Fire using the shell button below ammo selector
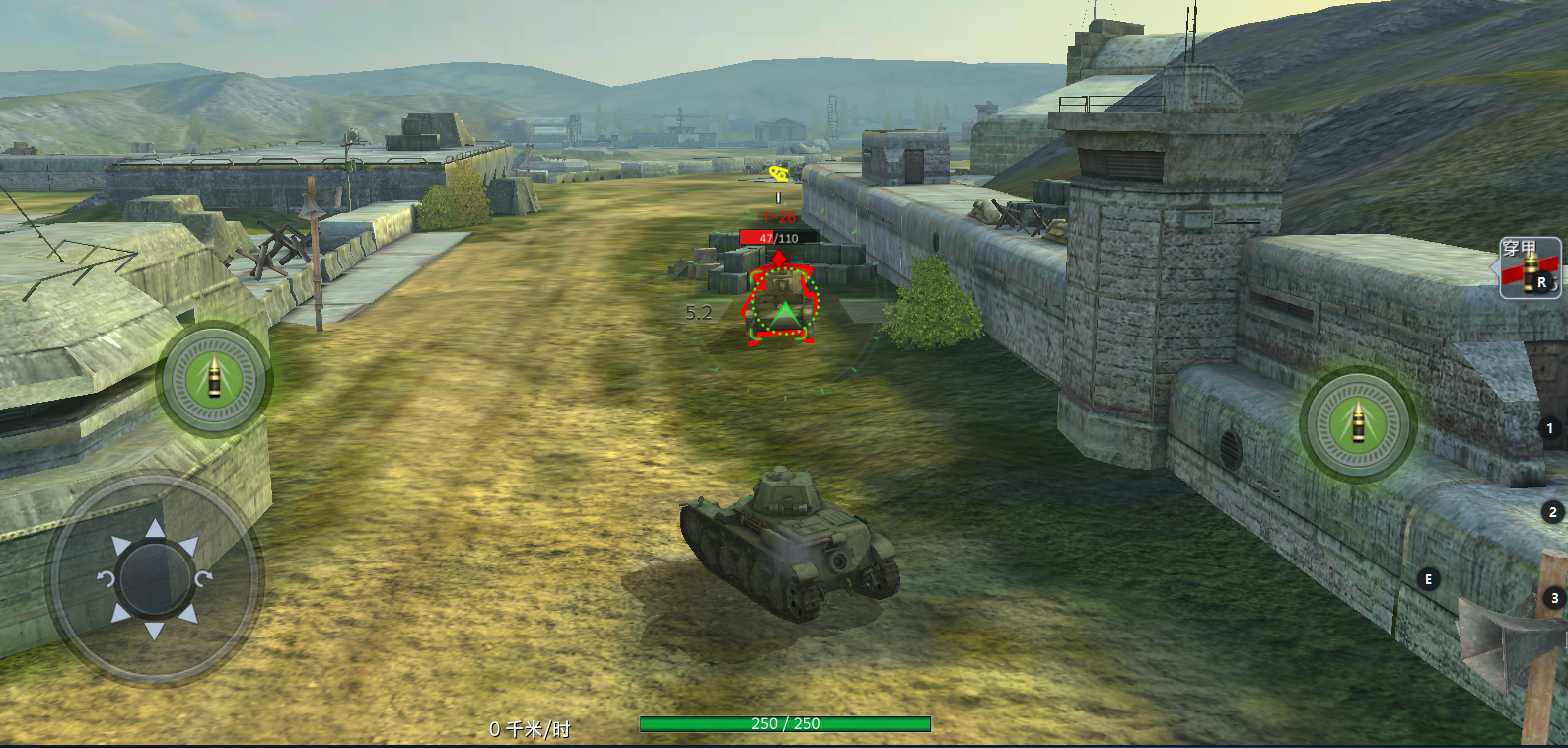1568x748 pixels. coord(1357,424)
